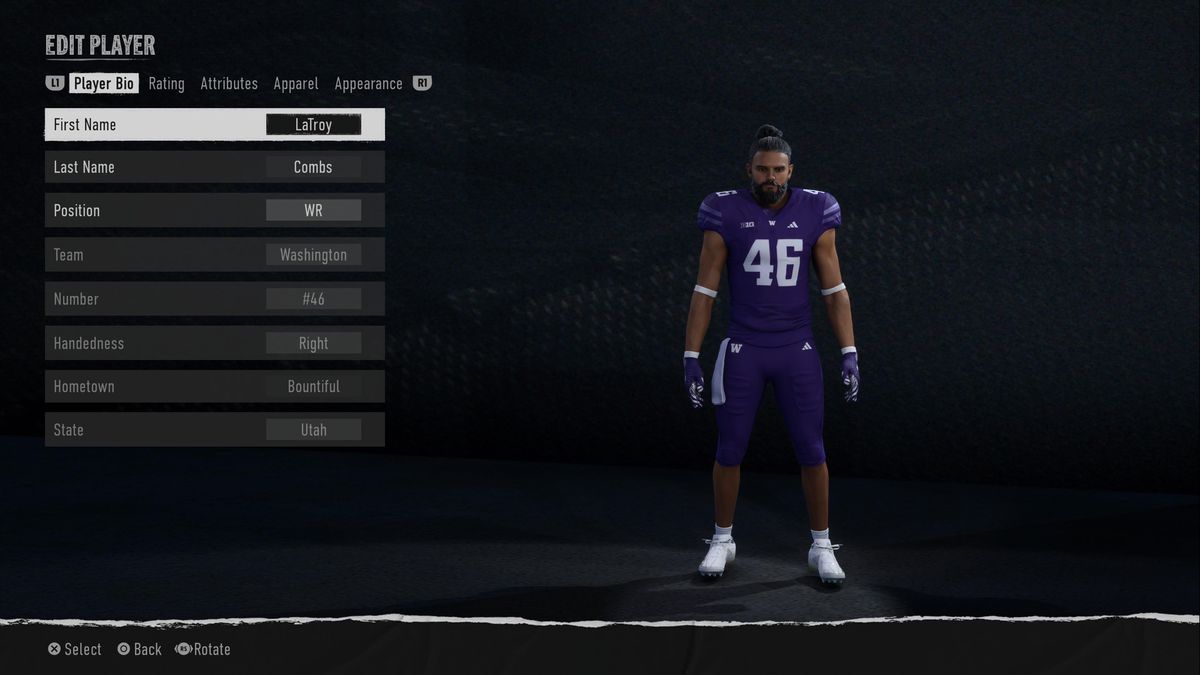Select the State row showing Utah
The height and width of the screenshot is (675, 1200).
(215, 430)
